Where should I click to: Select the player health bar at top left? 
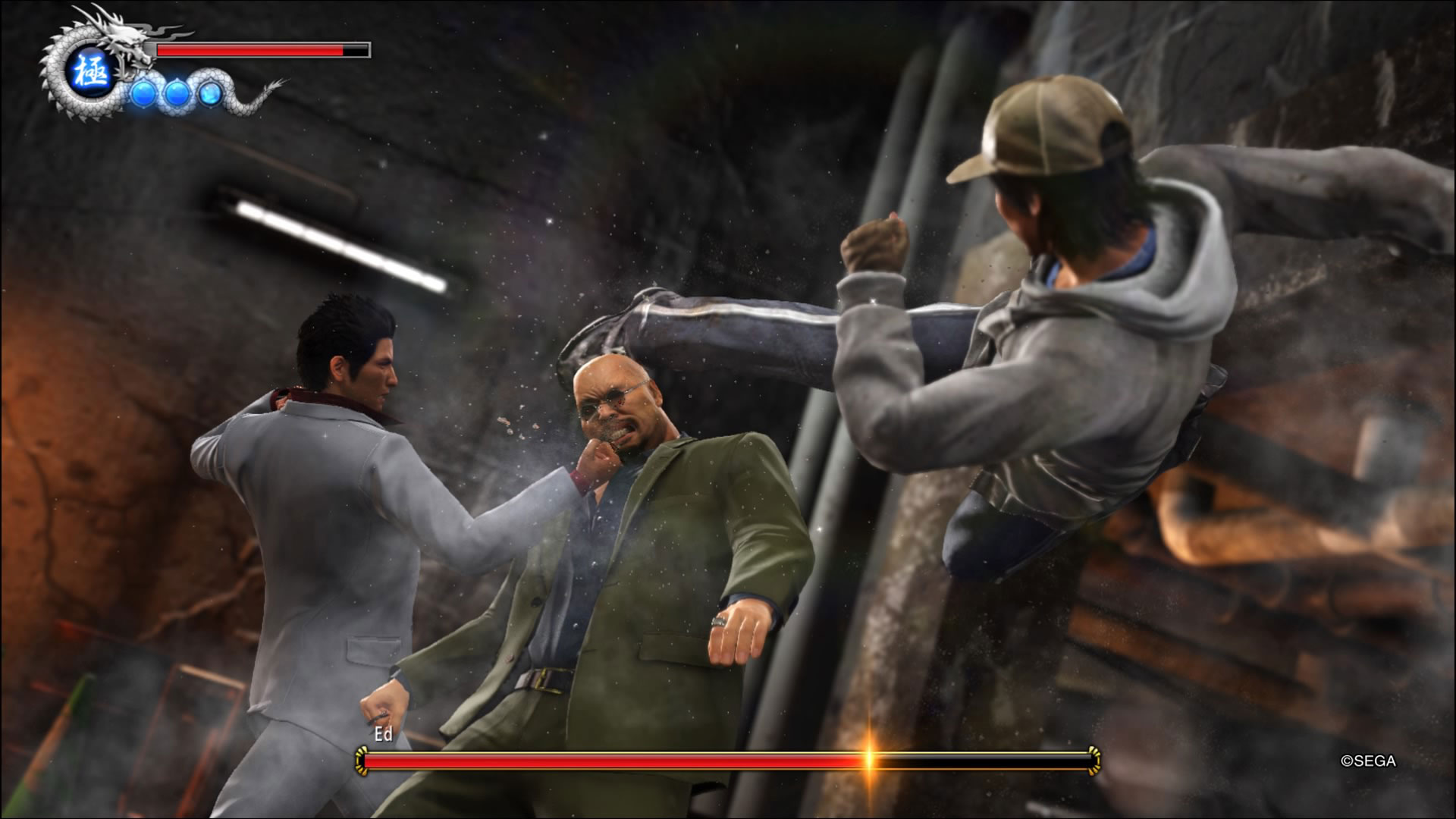click(x=250, y=51)
